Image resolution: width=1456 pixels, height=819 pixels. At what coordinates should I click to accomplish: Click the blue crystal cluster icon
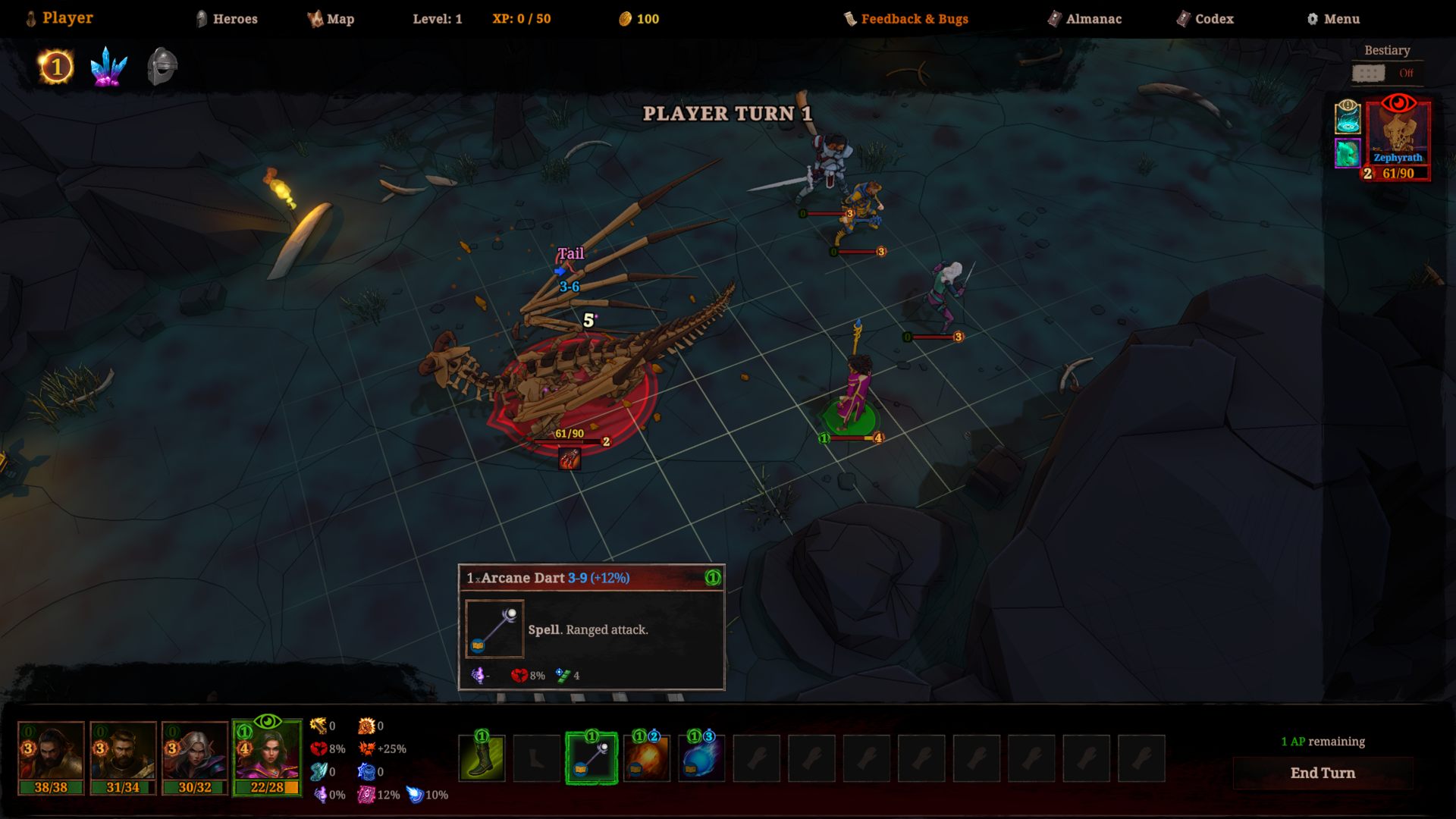click(x=108, y=67)
